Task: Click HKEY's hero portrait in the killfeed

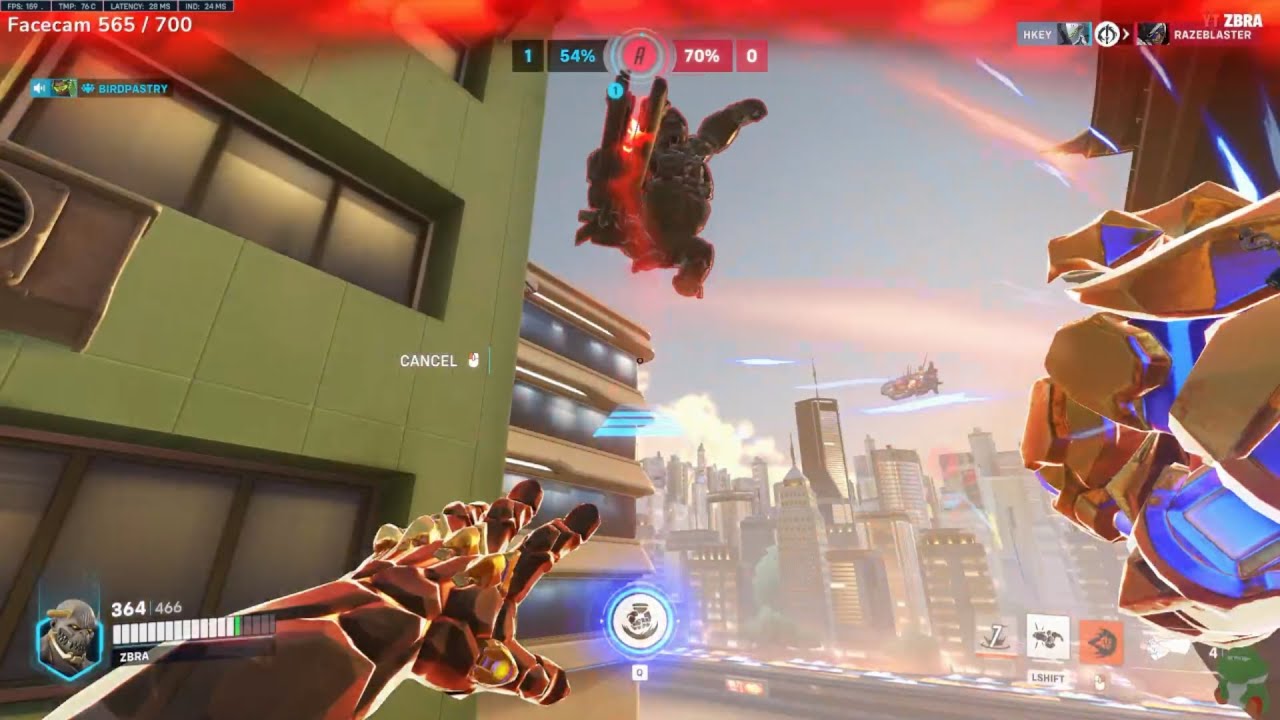Action: click(x=1076, y=32)
